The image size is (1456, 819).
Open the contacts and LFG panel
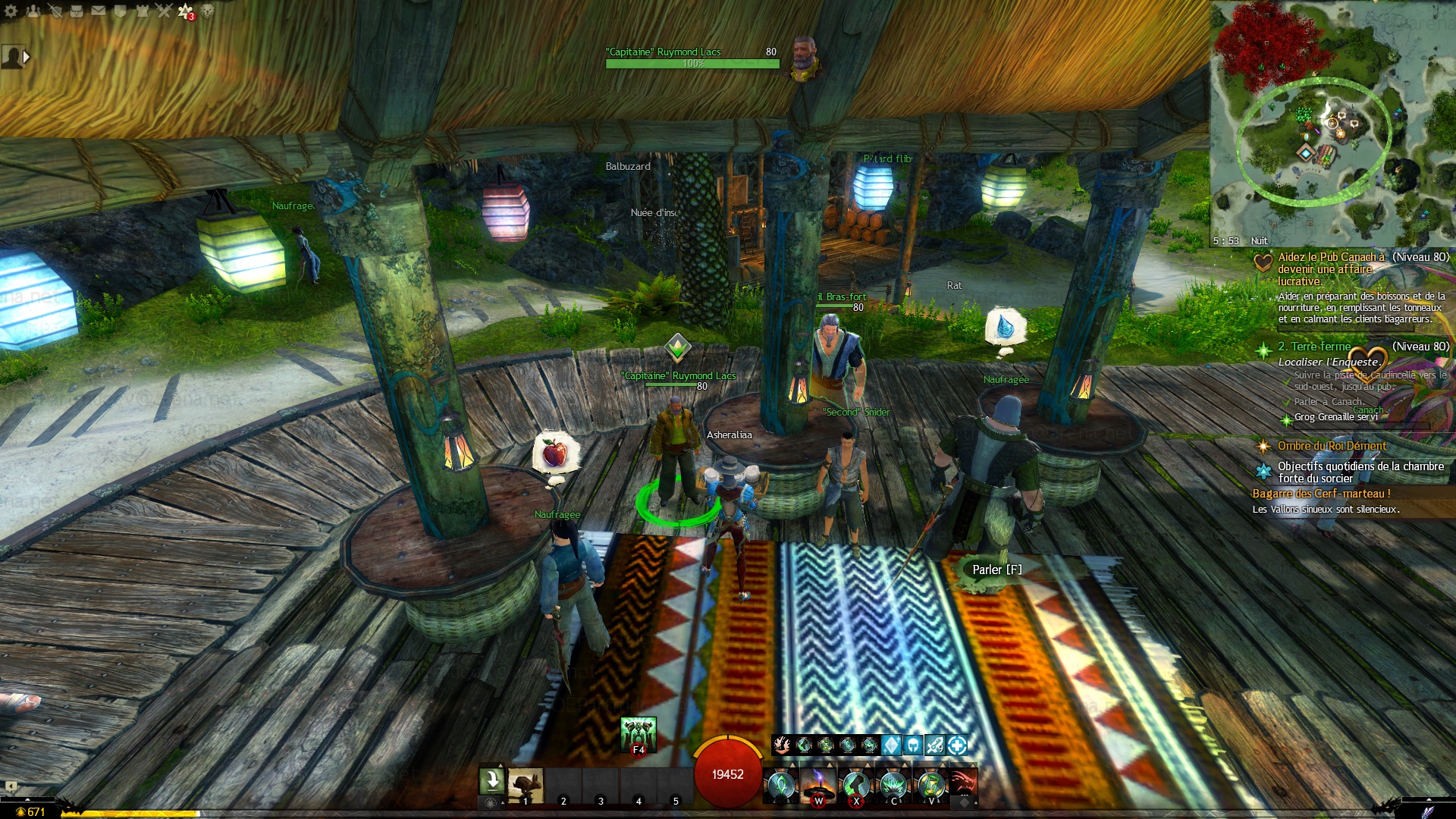coord(33,11)
